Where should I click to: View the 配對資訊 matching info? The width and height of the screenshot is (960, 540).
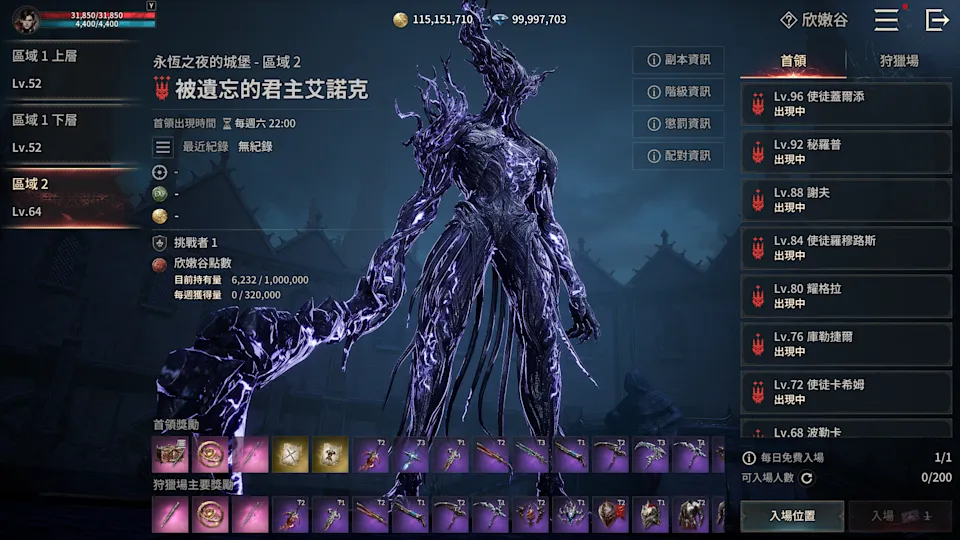[679, 156]
